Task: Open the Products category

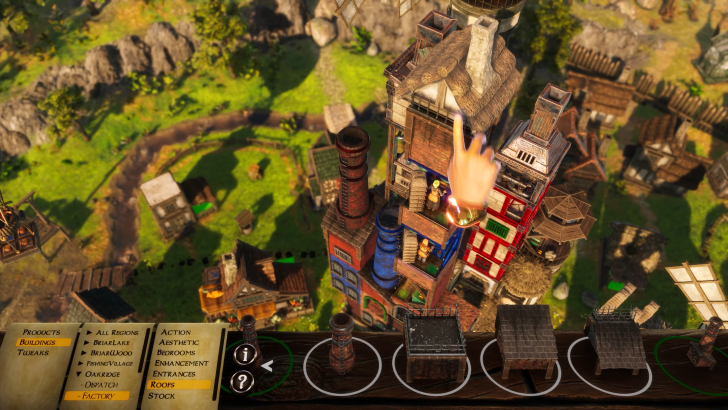Action: 41,332
